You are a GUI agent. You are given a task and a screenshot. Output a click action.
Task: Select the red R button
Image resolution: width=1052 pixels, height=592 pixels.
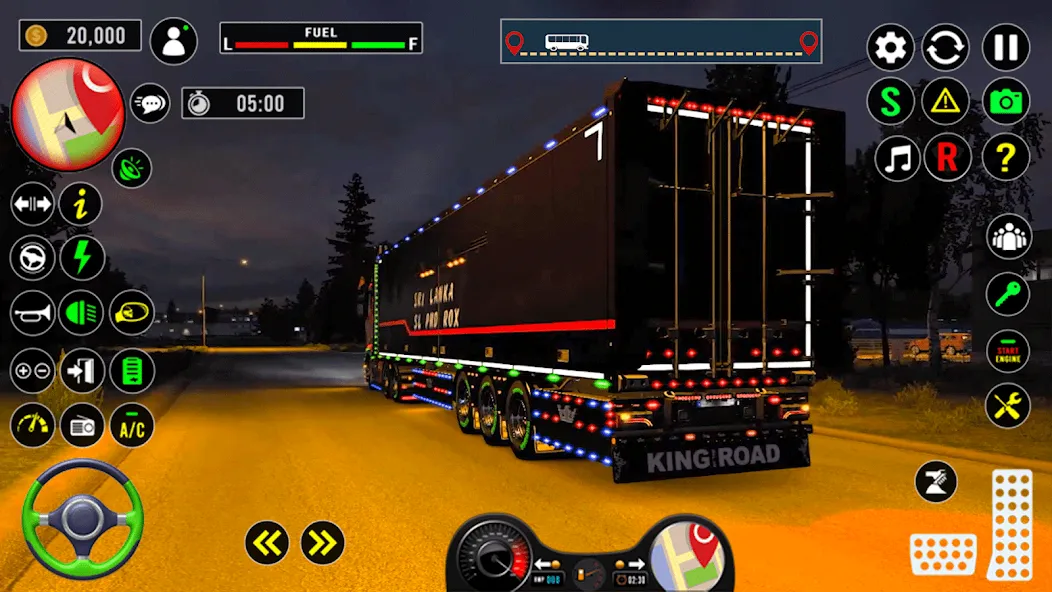point(946,158)
